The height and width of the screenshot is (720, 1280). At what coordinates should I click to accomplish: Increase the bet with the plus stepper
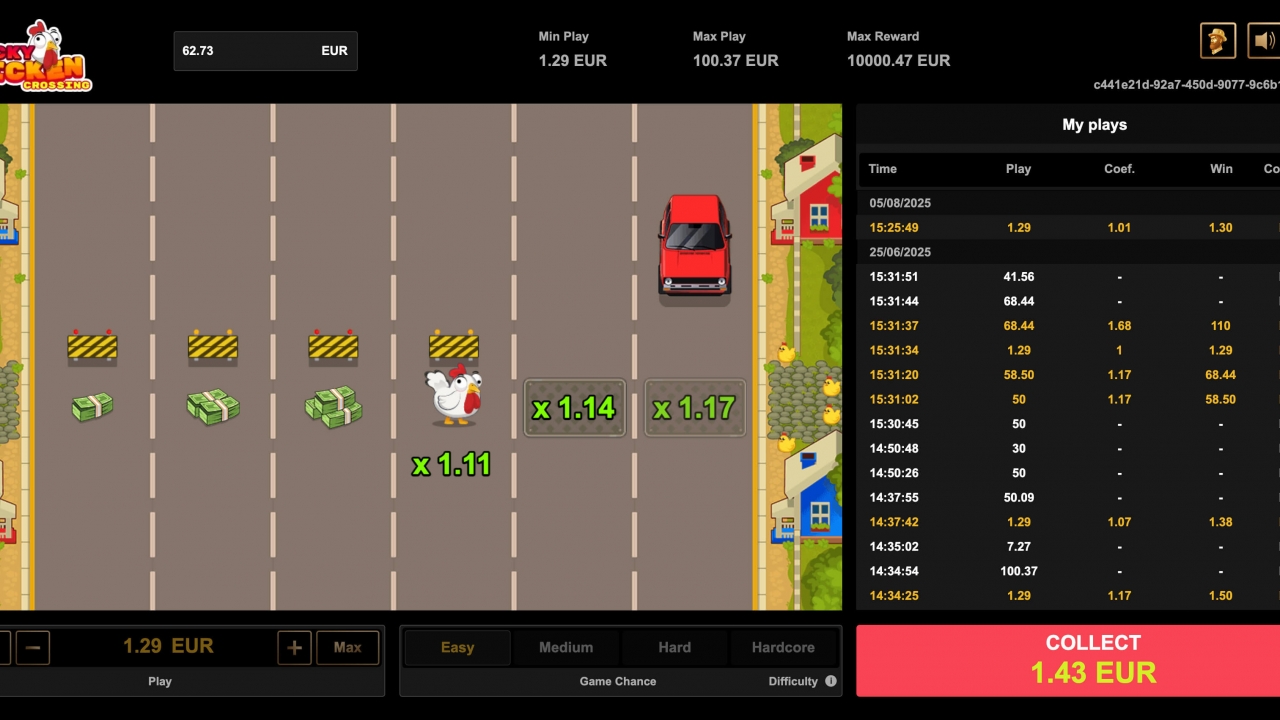pyautogui.click(x=294, y=647)
